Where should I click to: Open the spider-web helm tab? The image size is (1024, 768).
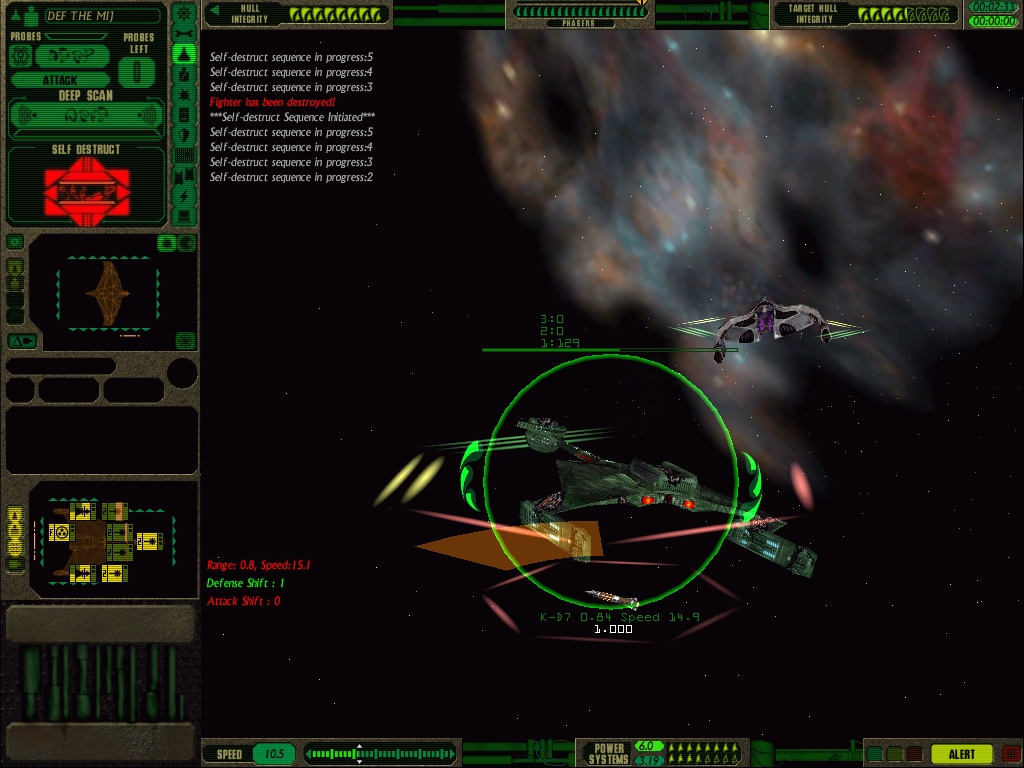click(x=184, y=14)
